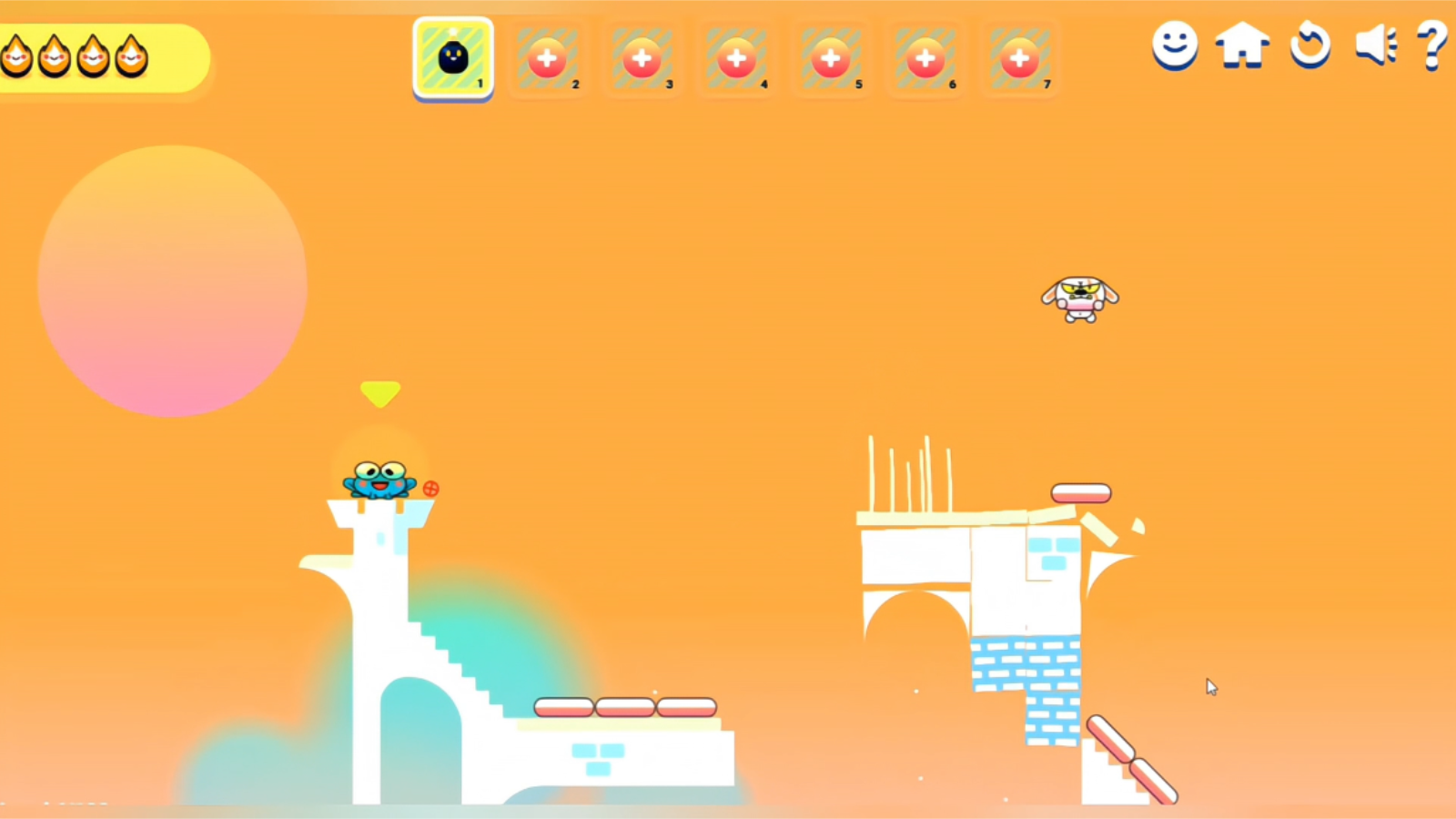The height and width of the screenshot is (819, 1456).
Task: Toggle slot 6 by clicking its plus
Action: [x=925, y=57]
